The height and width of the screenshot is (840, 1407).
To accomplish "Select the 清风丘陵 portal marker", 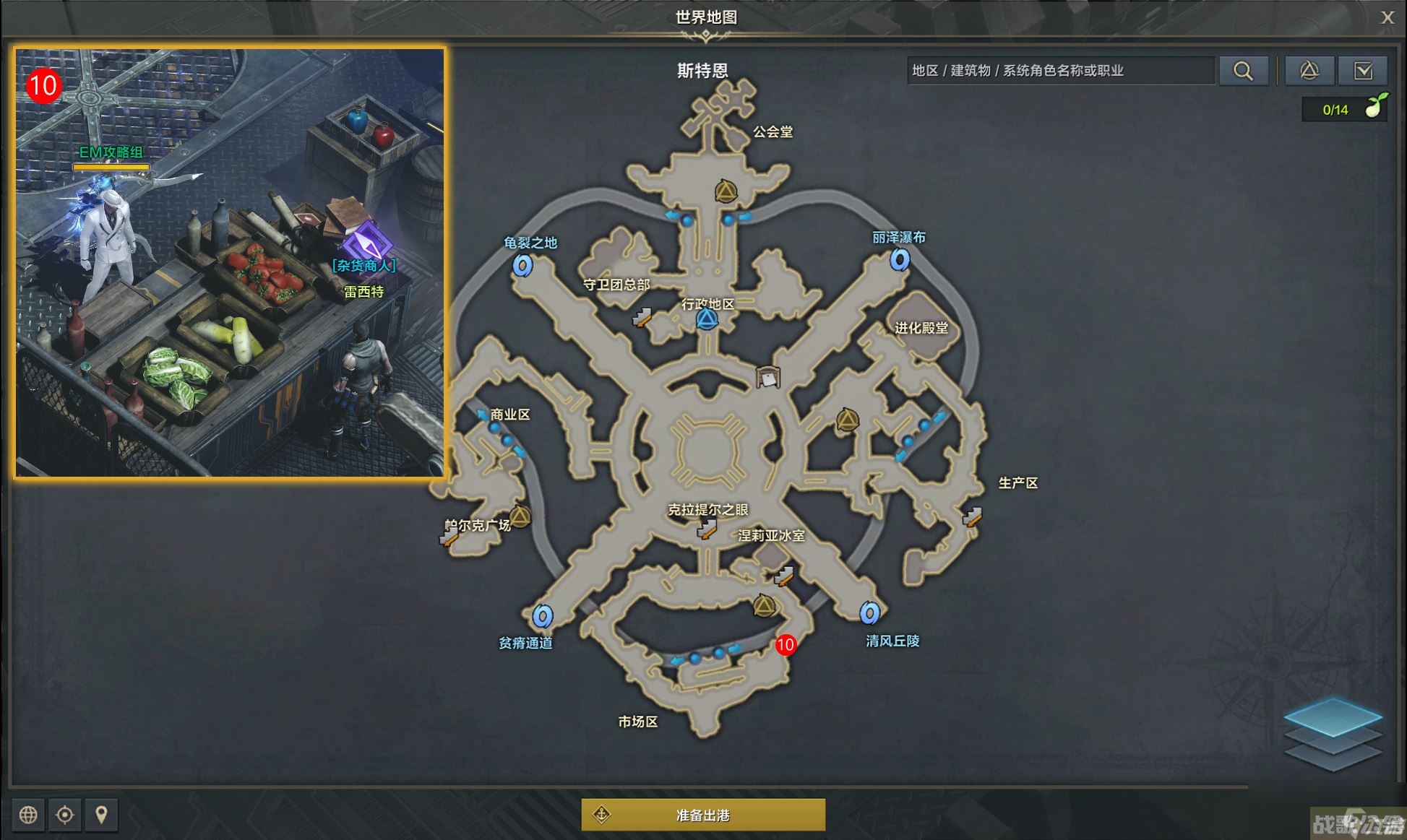I will [x=869, y=613].
